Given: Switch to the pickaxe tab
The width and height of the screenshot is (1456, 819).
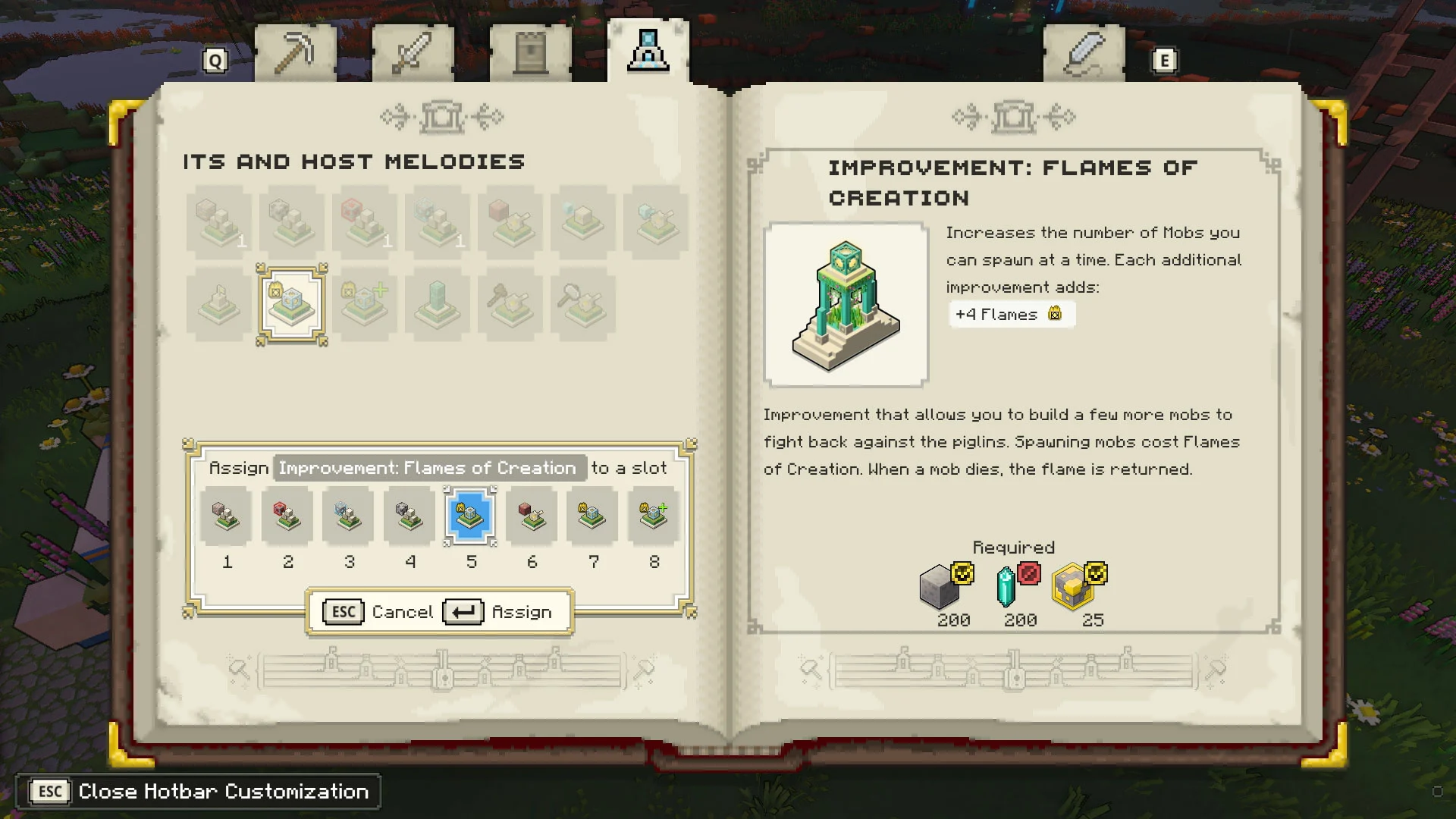Looking at the screenshot, I should click(x=294, y=53).
